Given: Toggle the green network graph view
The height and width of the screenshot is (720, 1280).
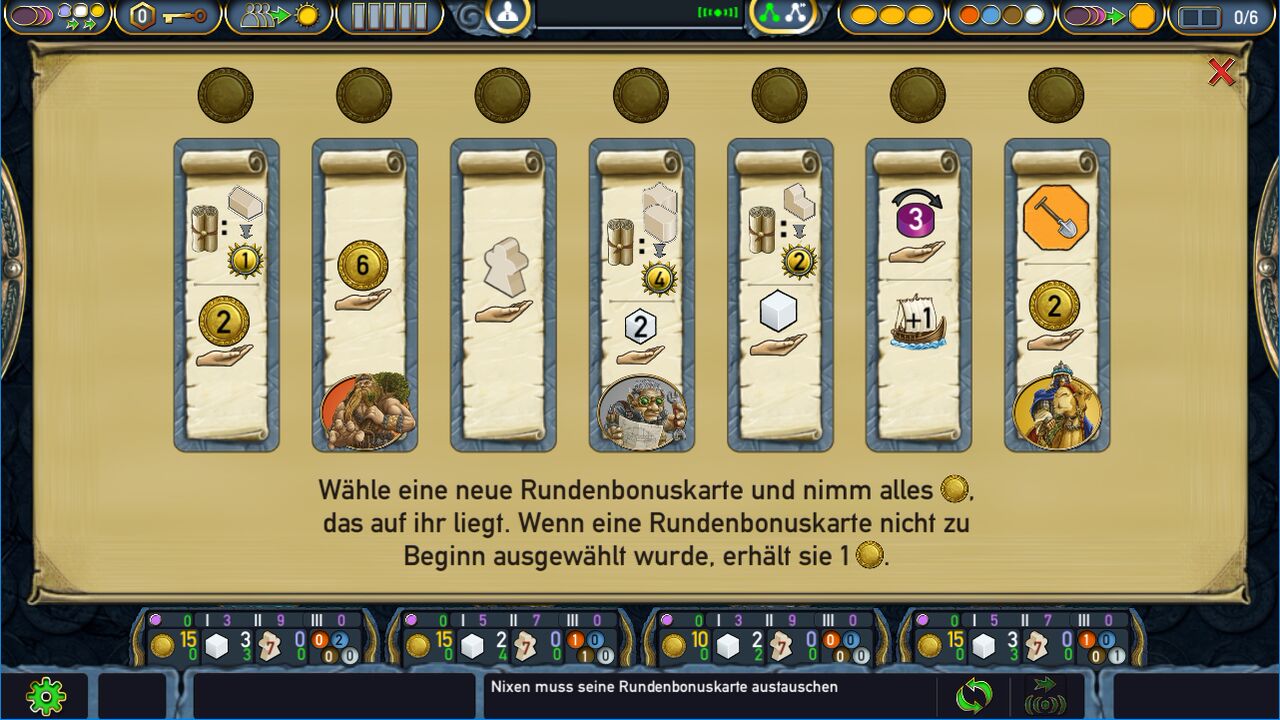Looking at the screenshot, I should click(x=783, y=14).
